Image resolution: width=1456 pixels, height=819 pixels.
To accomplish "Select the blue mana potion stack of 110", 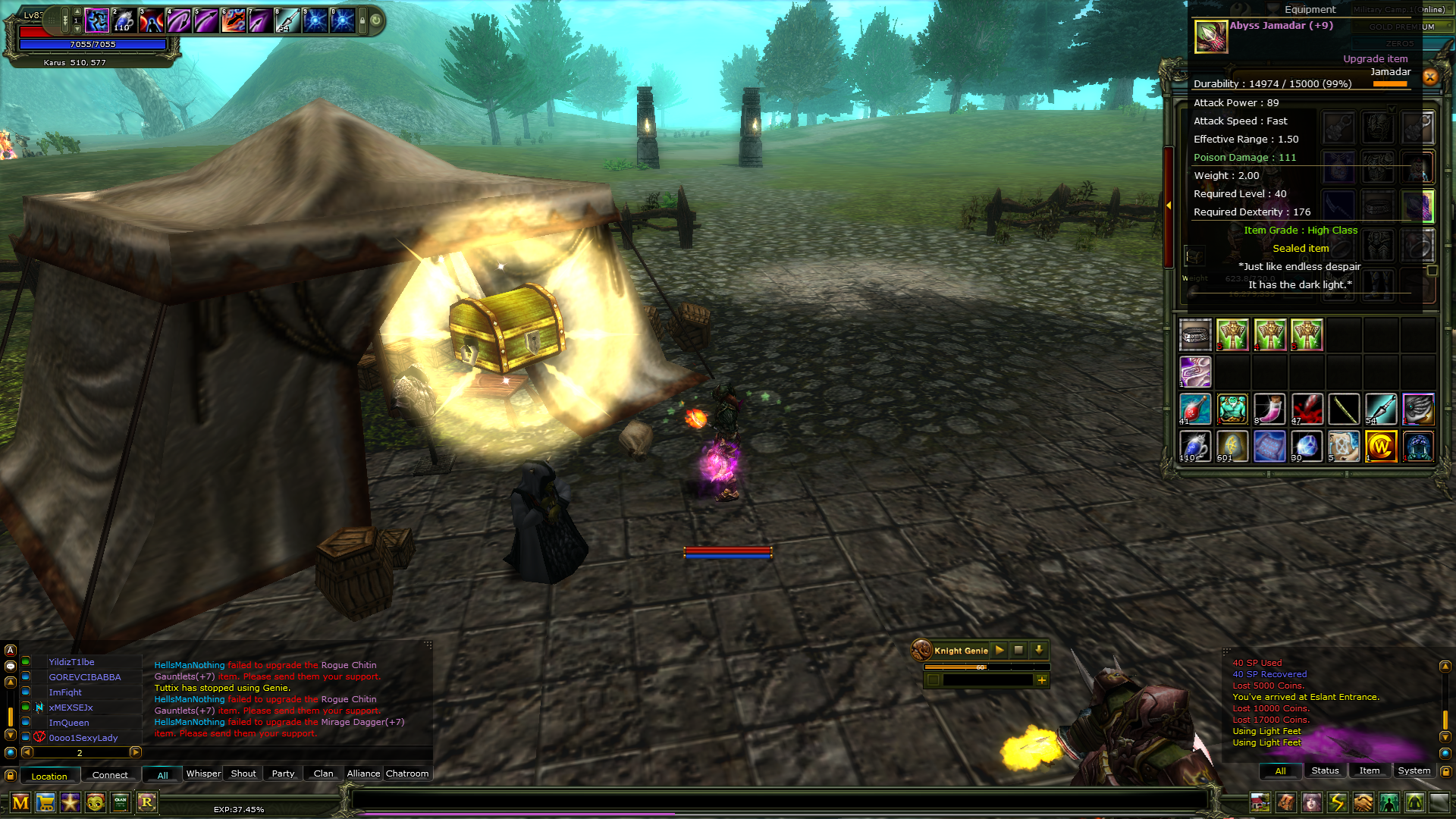I will pos(1195,447).
